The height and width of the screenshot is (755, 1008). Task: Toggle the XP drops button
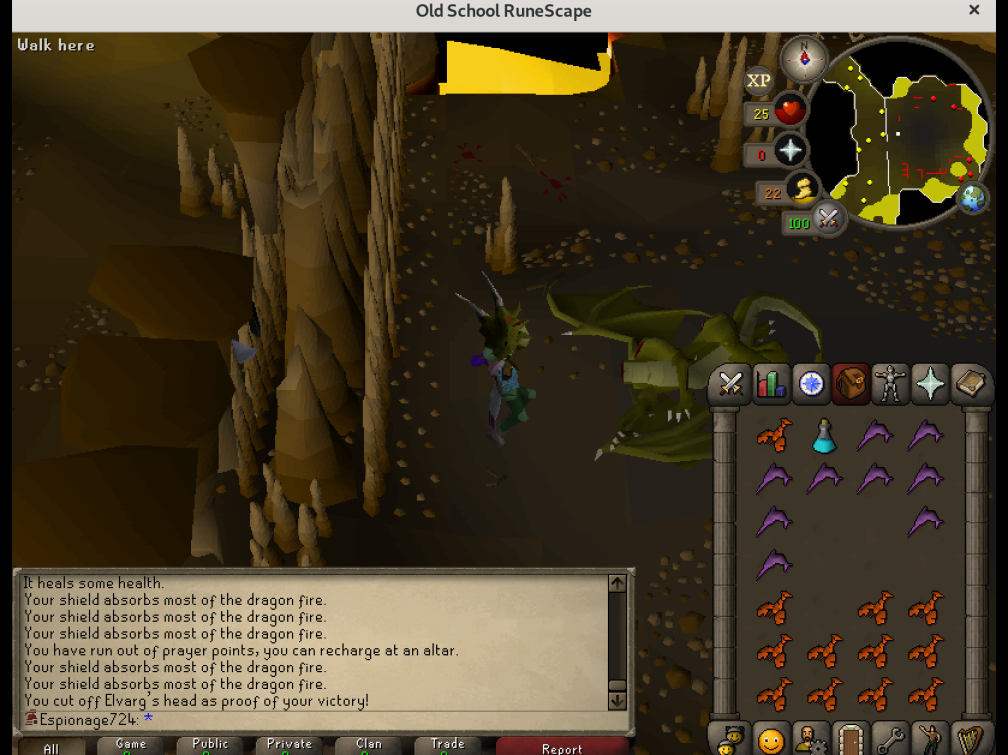[x=759, y=81]
